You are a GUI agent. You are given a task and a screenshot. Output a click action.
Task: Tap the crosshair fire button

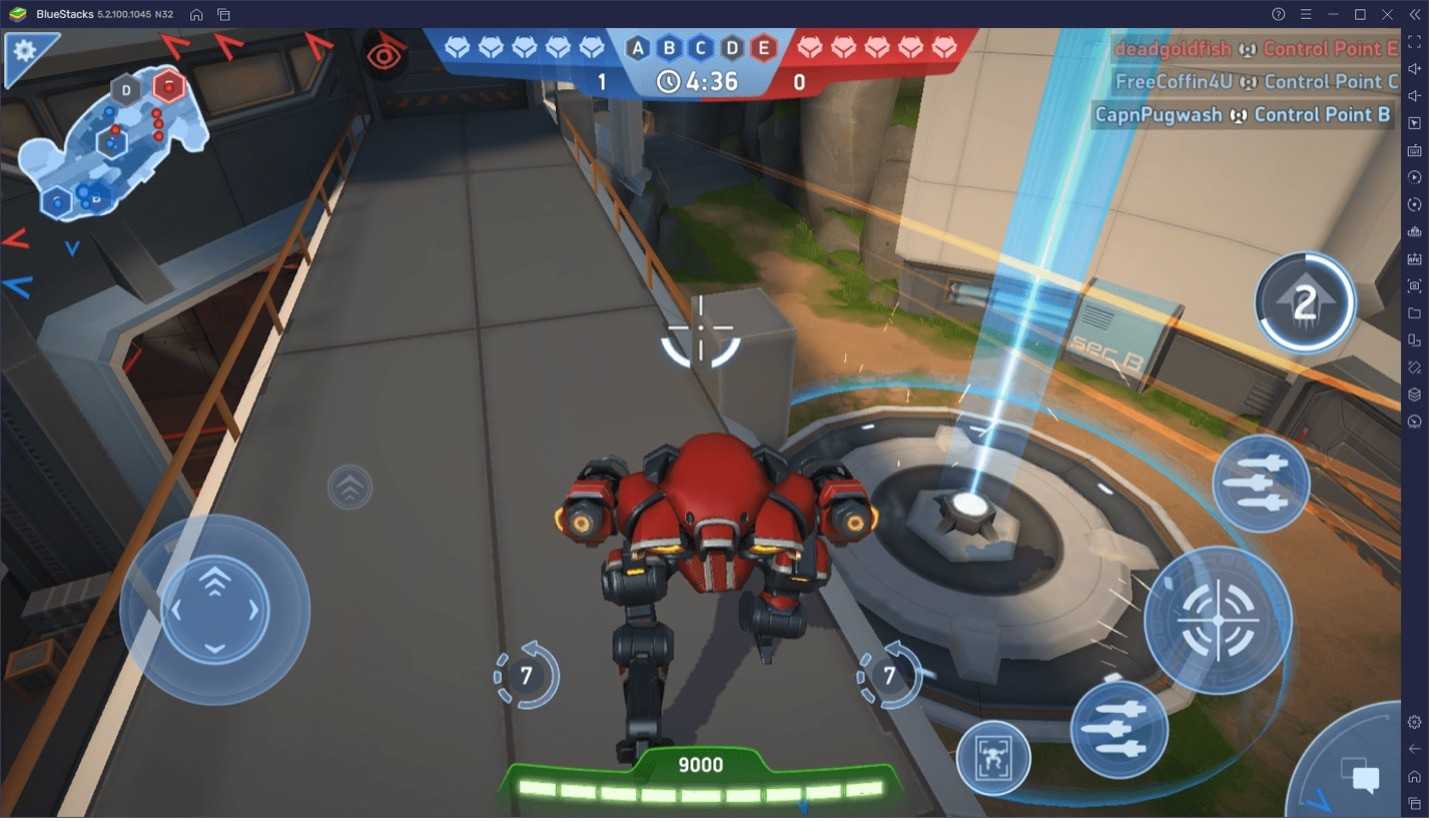tap(1217, 621)
